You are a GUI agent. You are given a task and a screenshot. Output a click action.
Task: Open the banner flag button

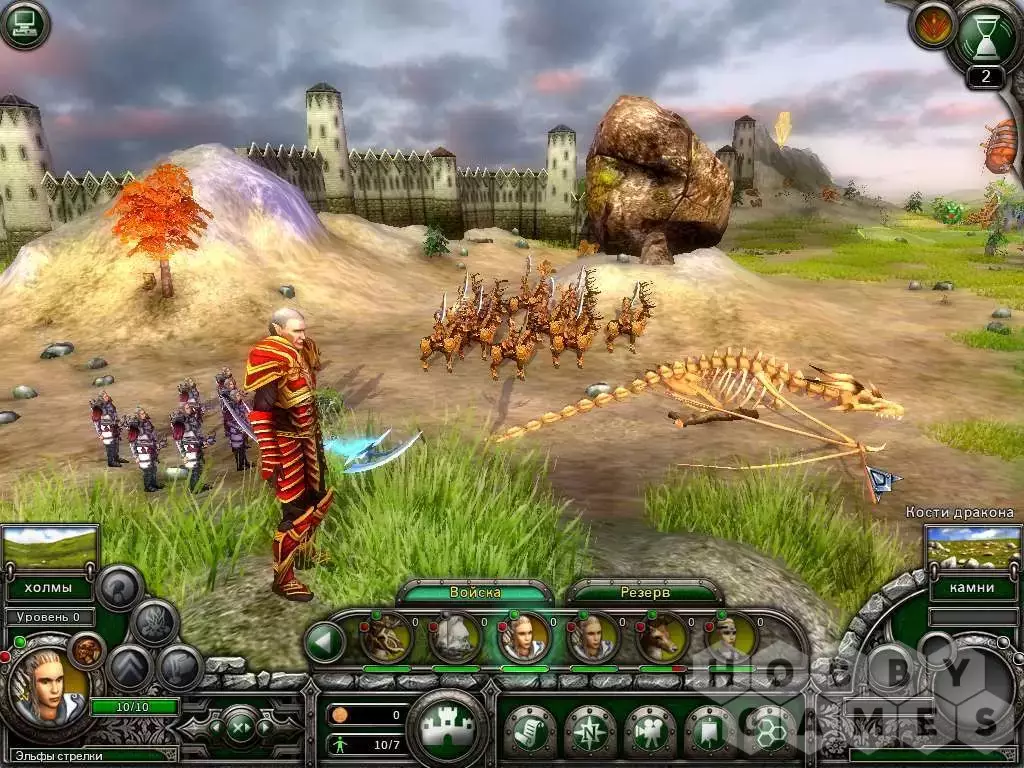[709, 731]
